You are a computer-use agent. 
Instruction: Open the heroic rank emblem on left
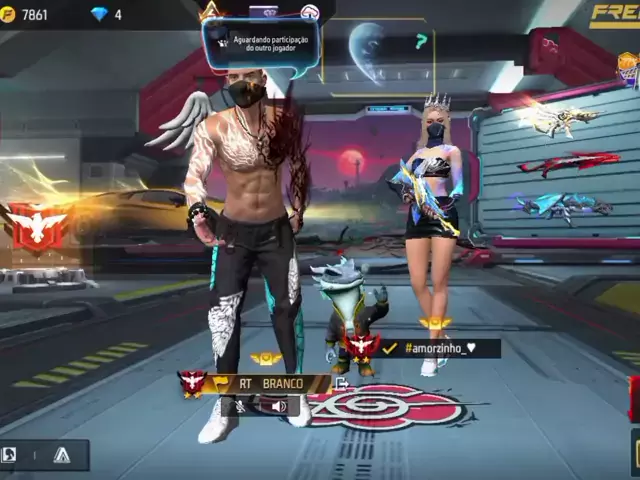click(x=37, y=227)
